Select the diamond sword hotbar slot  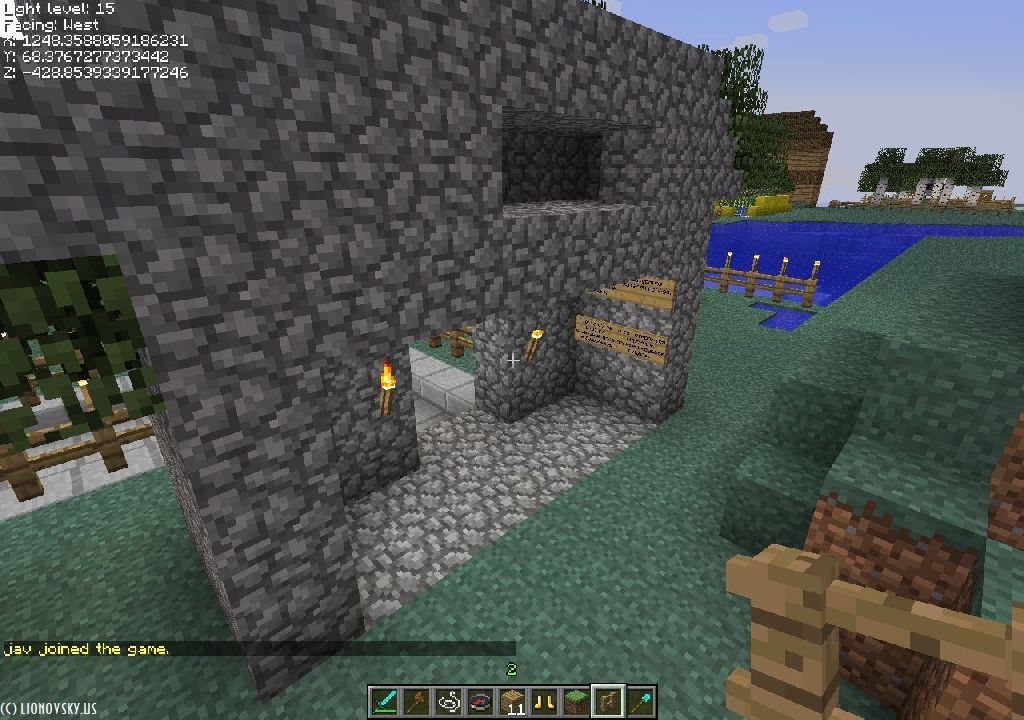point(384,702)
